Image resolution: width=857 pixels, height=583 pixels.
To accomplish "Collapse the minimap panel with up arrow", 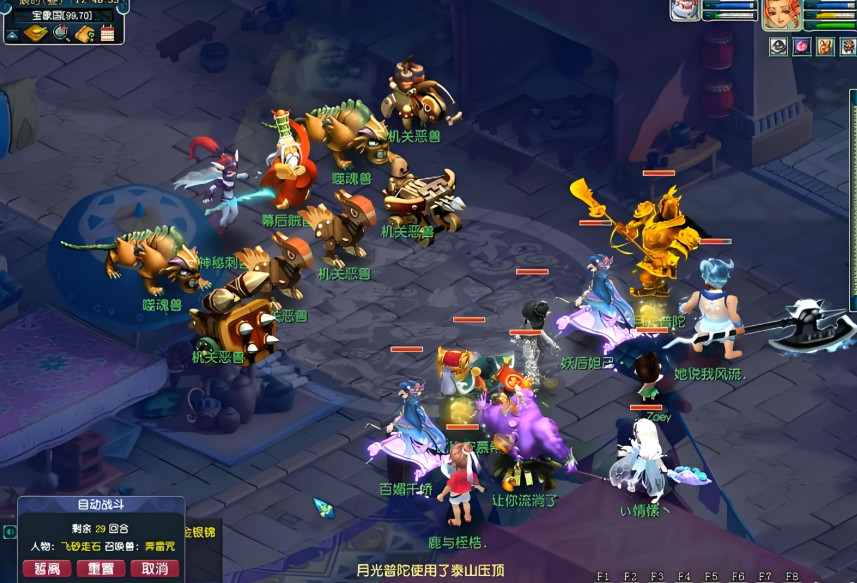I will click(12, 35).
